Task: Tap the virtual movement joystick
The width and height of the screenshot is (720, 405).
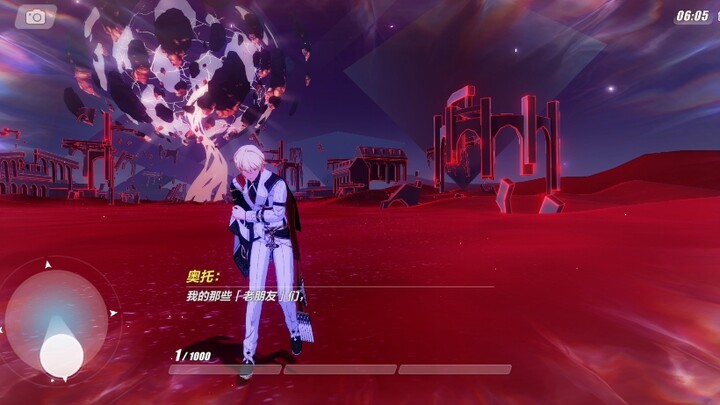Action: [x=61, y=351]
